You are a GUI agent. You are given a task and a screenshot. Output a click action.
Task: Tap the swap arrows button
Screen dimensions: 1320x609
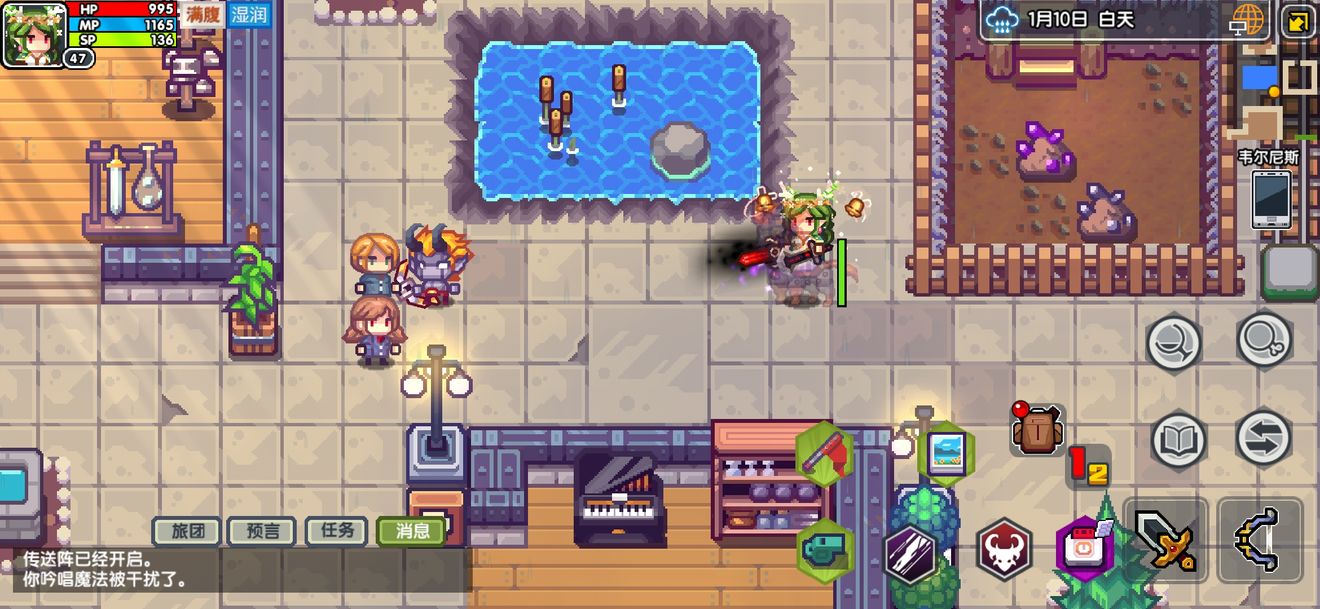pyautogui.click(x=1263, y=438)
